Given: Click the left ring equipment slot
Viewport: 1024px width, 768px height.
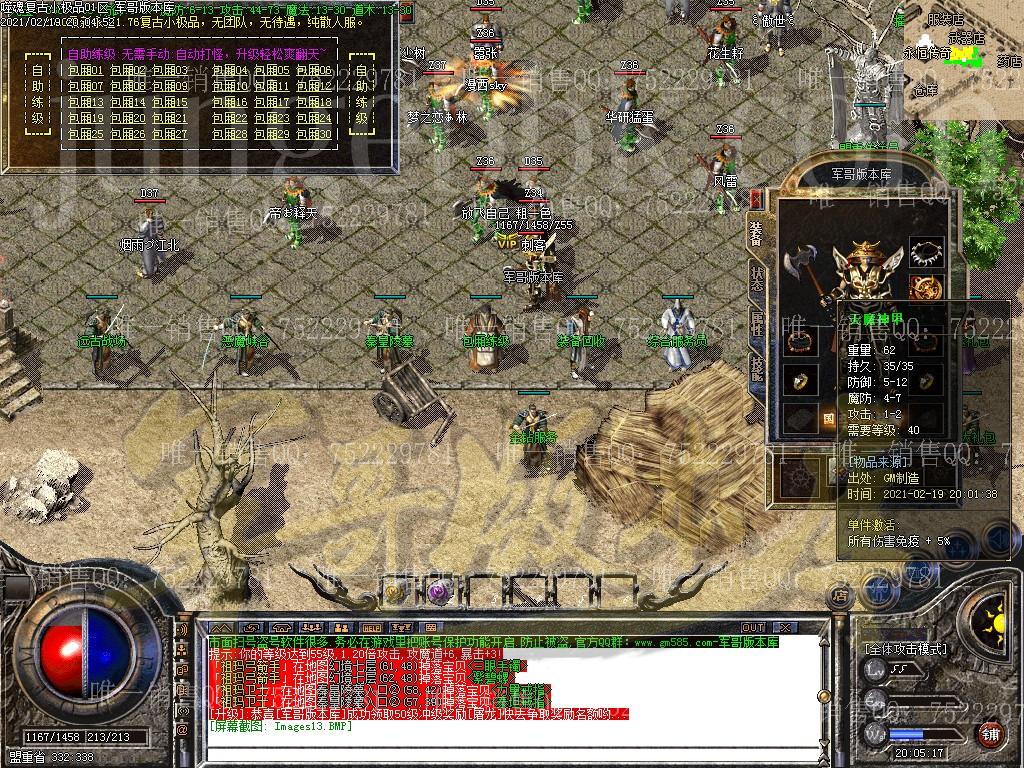Looking at the screenshot, I should (x=801, y=382).
